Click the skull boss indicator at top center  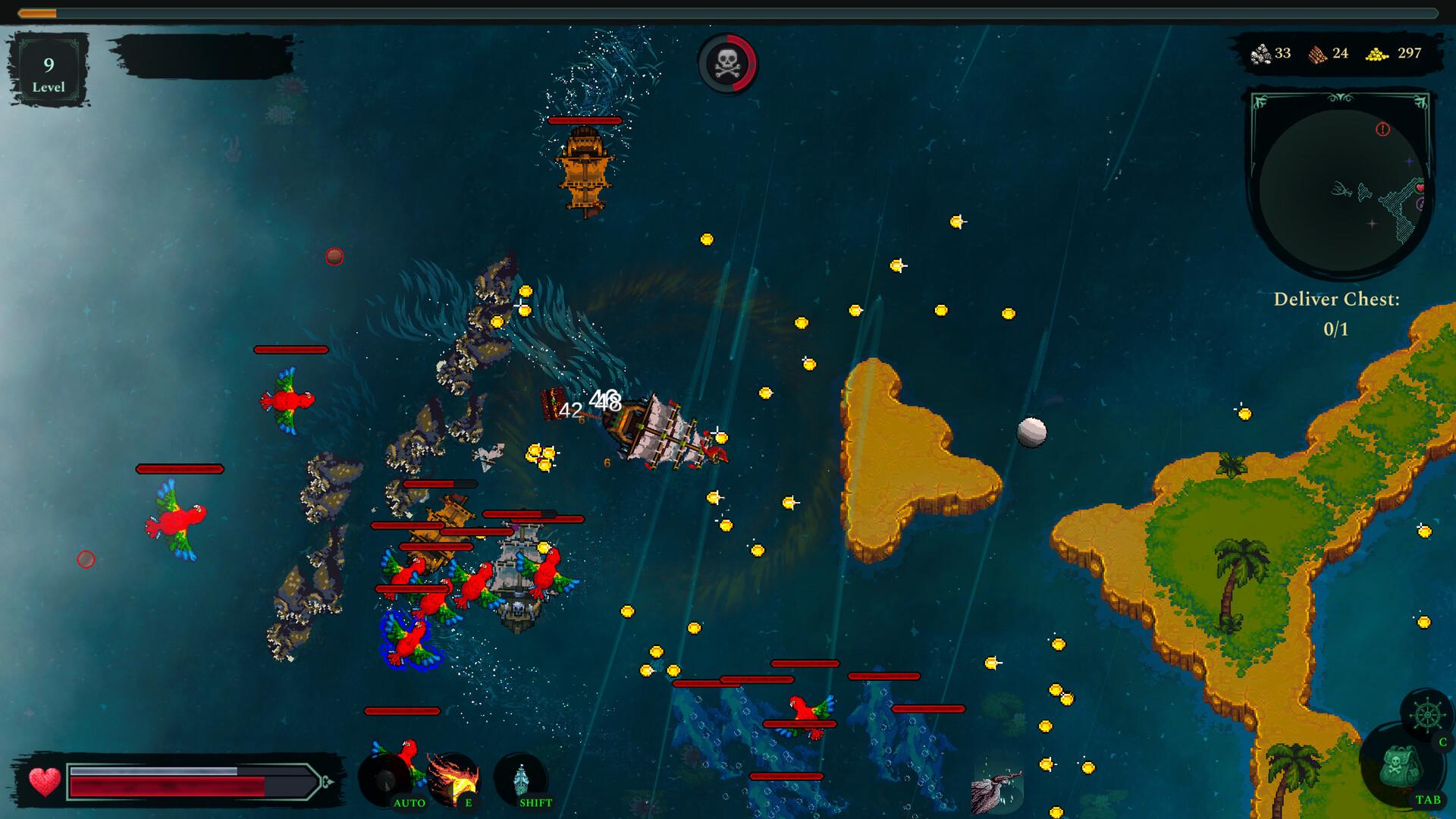point(726,64)
